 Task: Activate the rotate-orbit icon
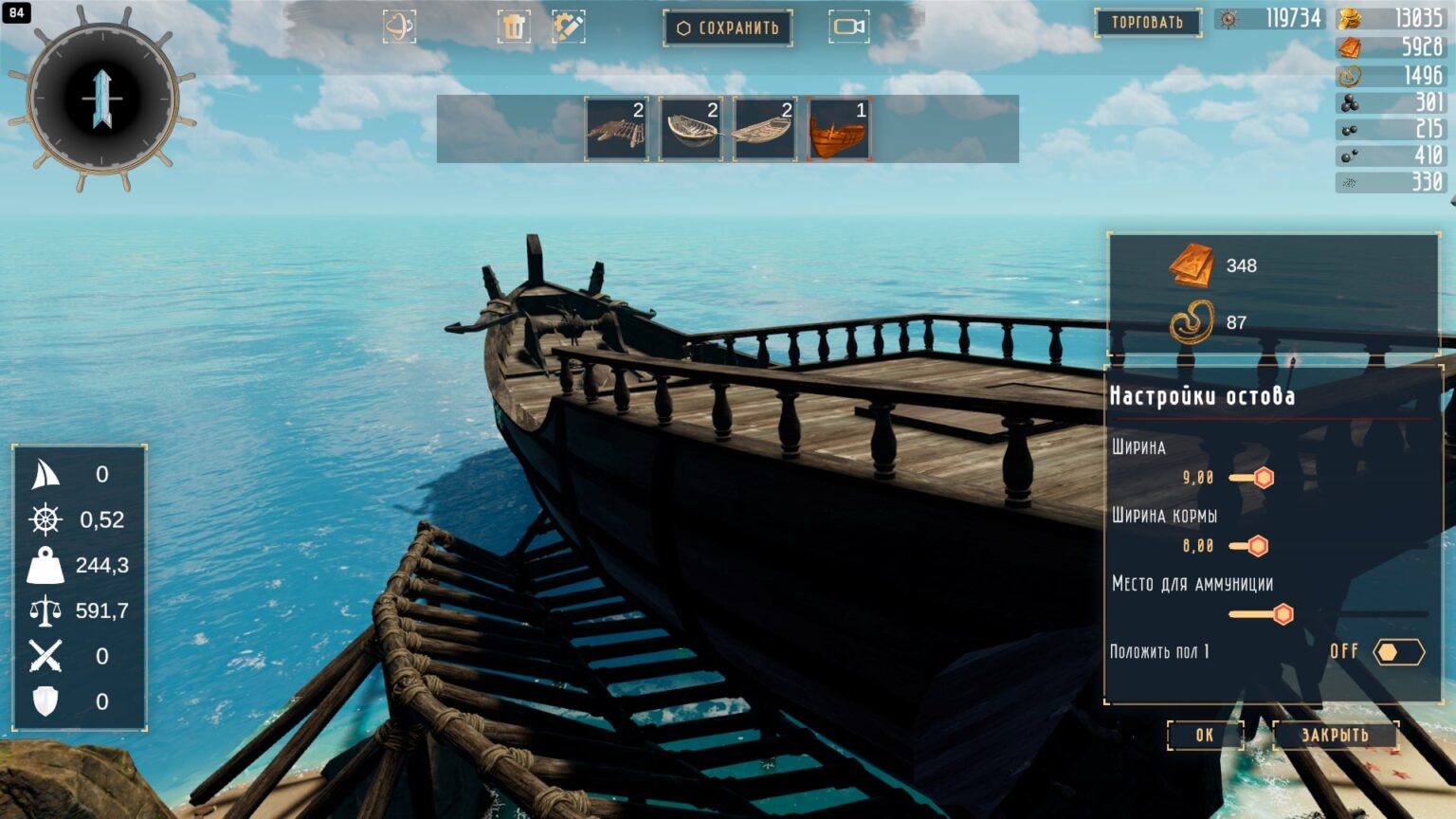pos(399,27)
